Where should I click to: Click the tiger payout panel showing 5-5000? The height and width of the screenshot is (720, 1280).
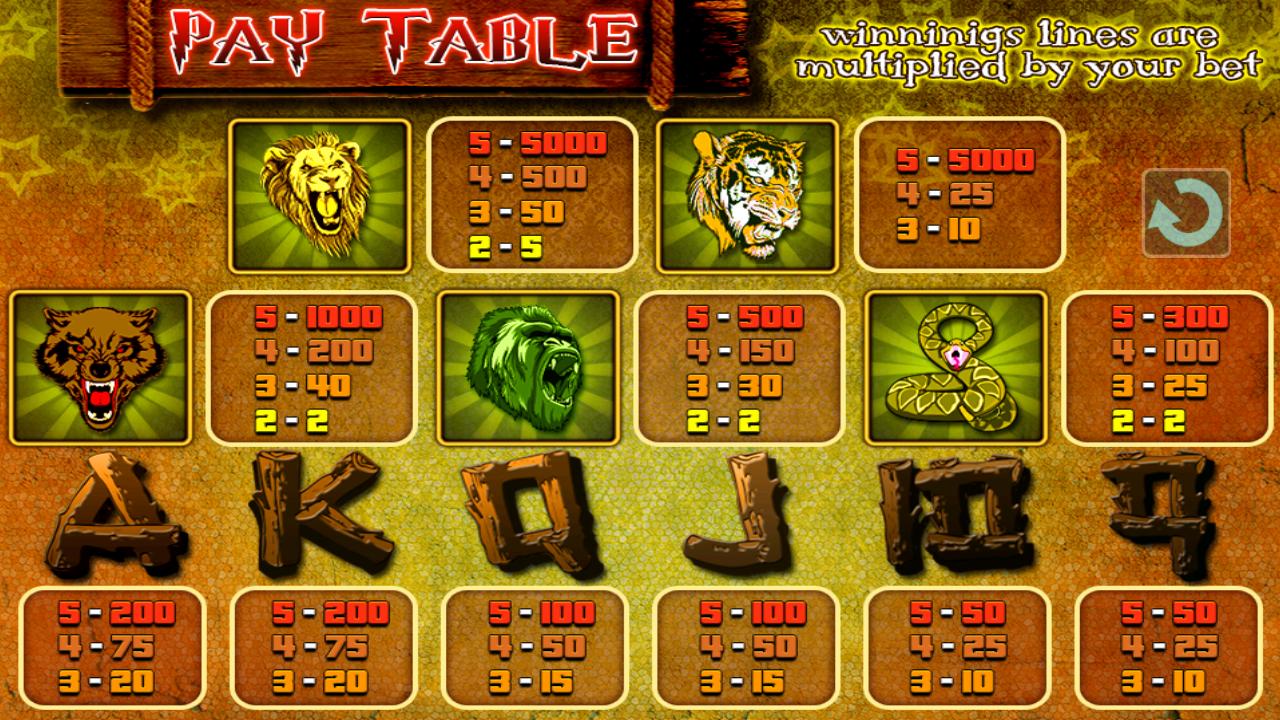pyautogui.click(x=960, y=195)
